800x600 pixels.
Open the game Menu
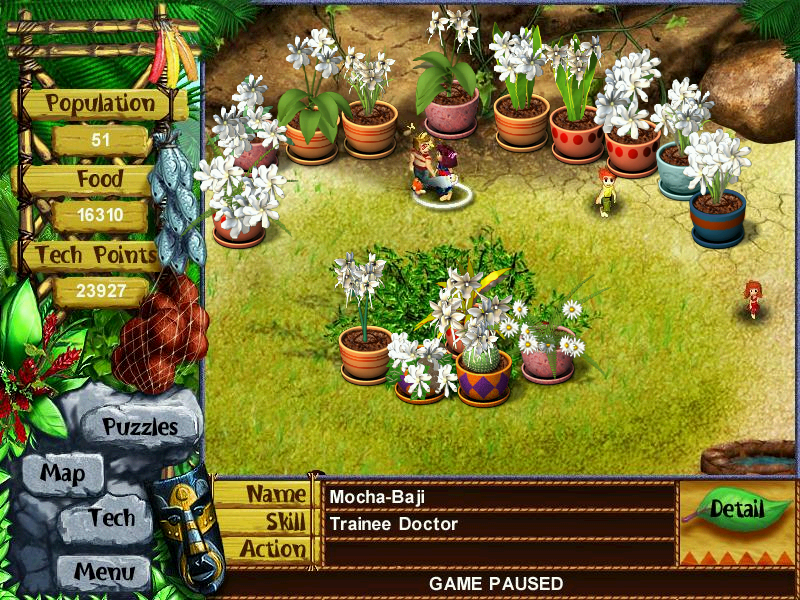tap(102, 572)
